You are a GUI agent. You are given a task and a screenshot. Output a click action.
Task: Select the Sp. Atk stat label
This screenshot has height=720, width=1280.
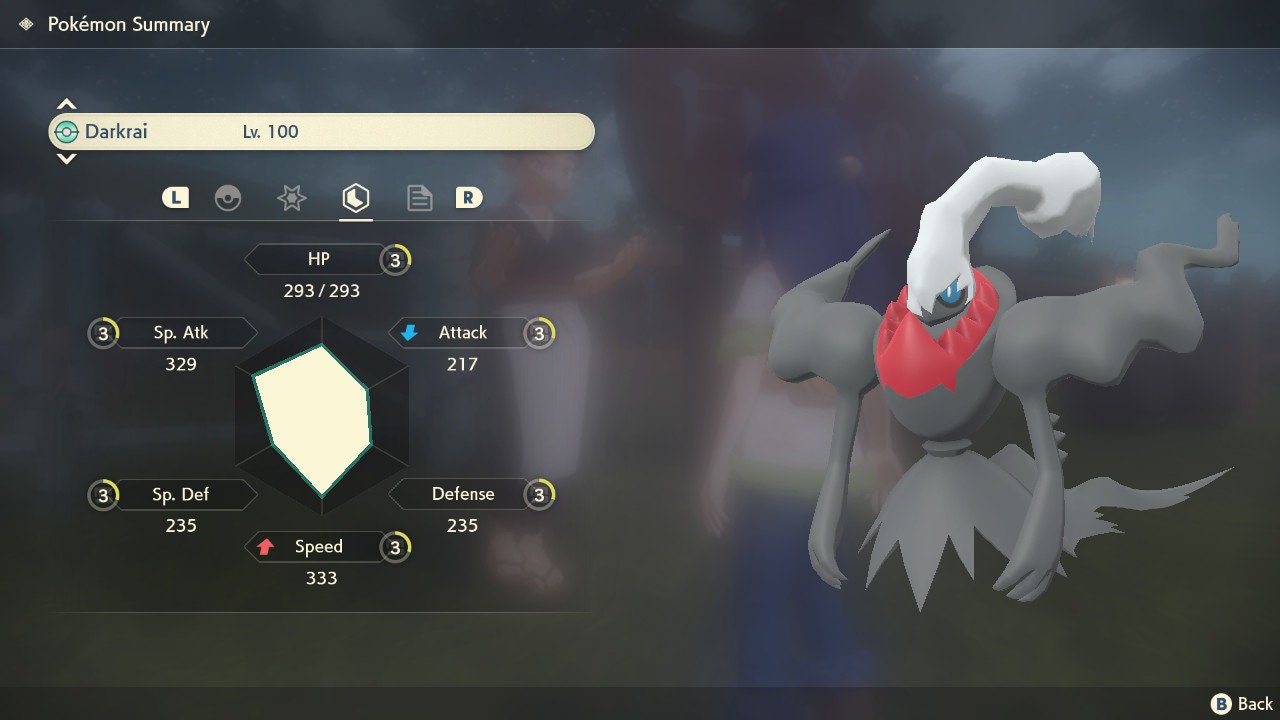pyautogui.click(x=181, y=333)
